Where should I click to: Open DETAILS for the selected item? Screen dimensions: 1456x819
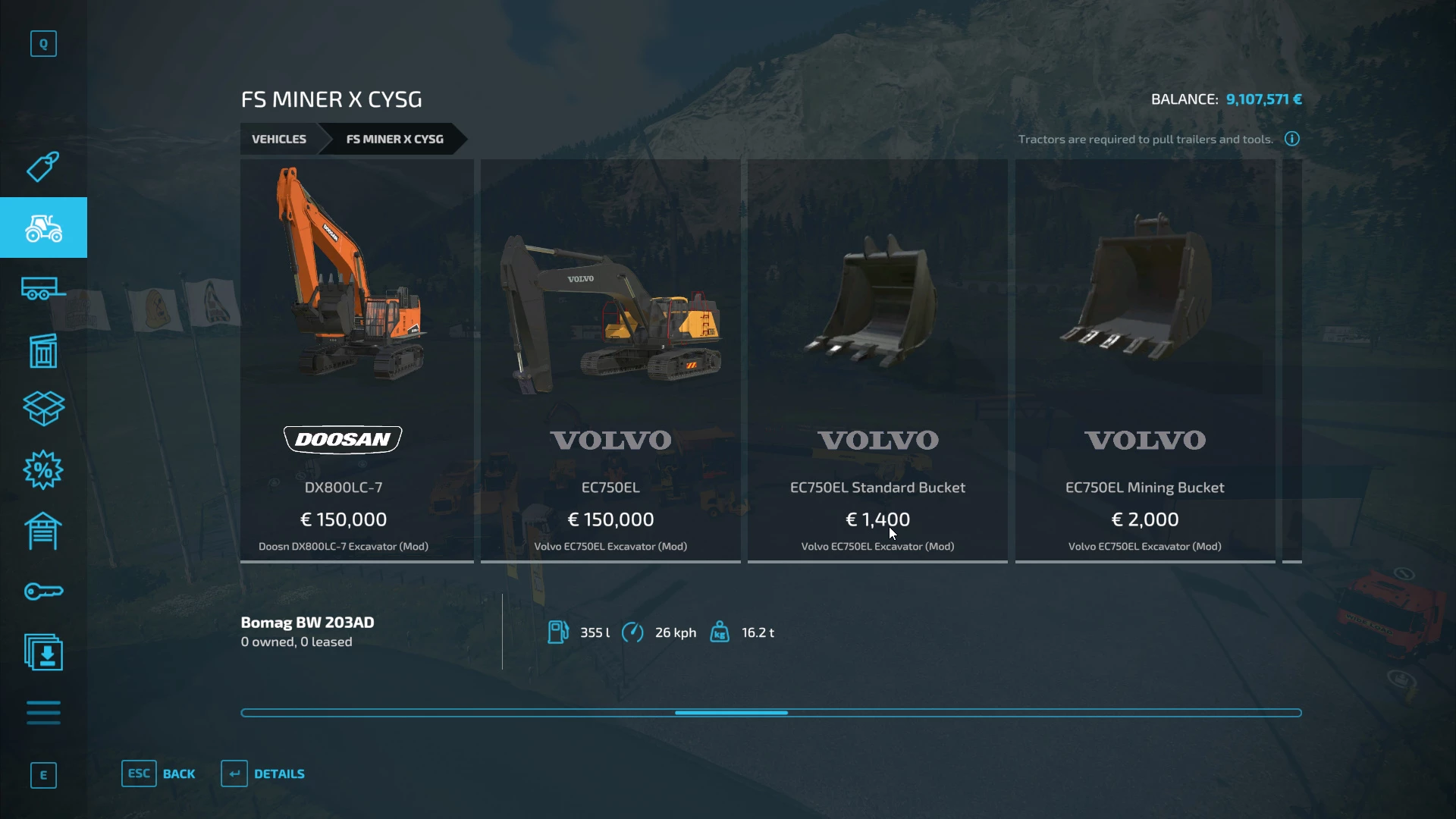point(262,773)
